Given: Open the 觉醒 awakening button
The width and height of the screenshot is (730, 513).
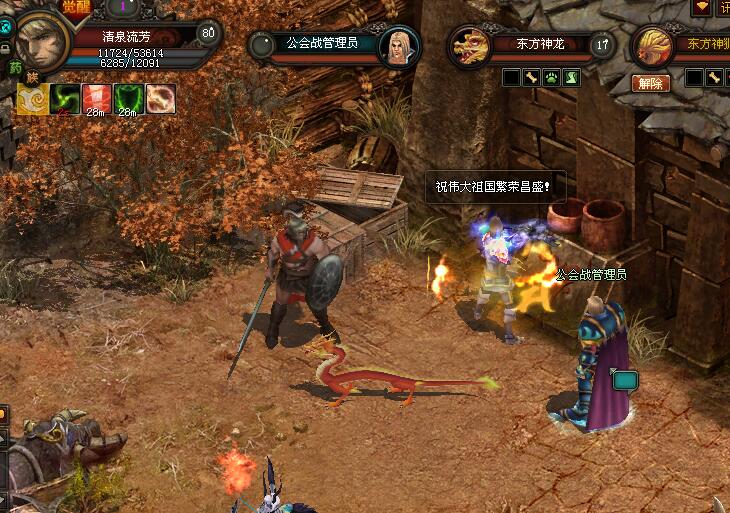Looking at the screenshot, I should [x=76, y=7].
